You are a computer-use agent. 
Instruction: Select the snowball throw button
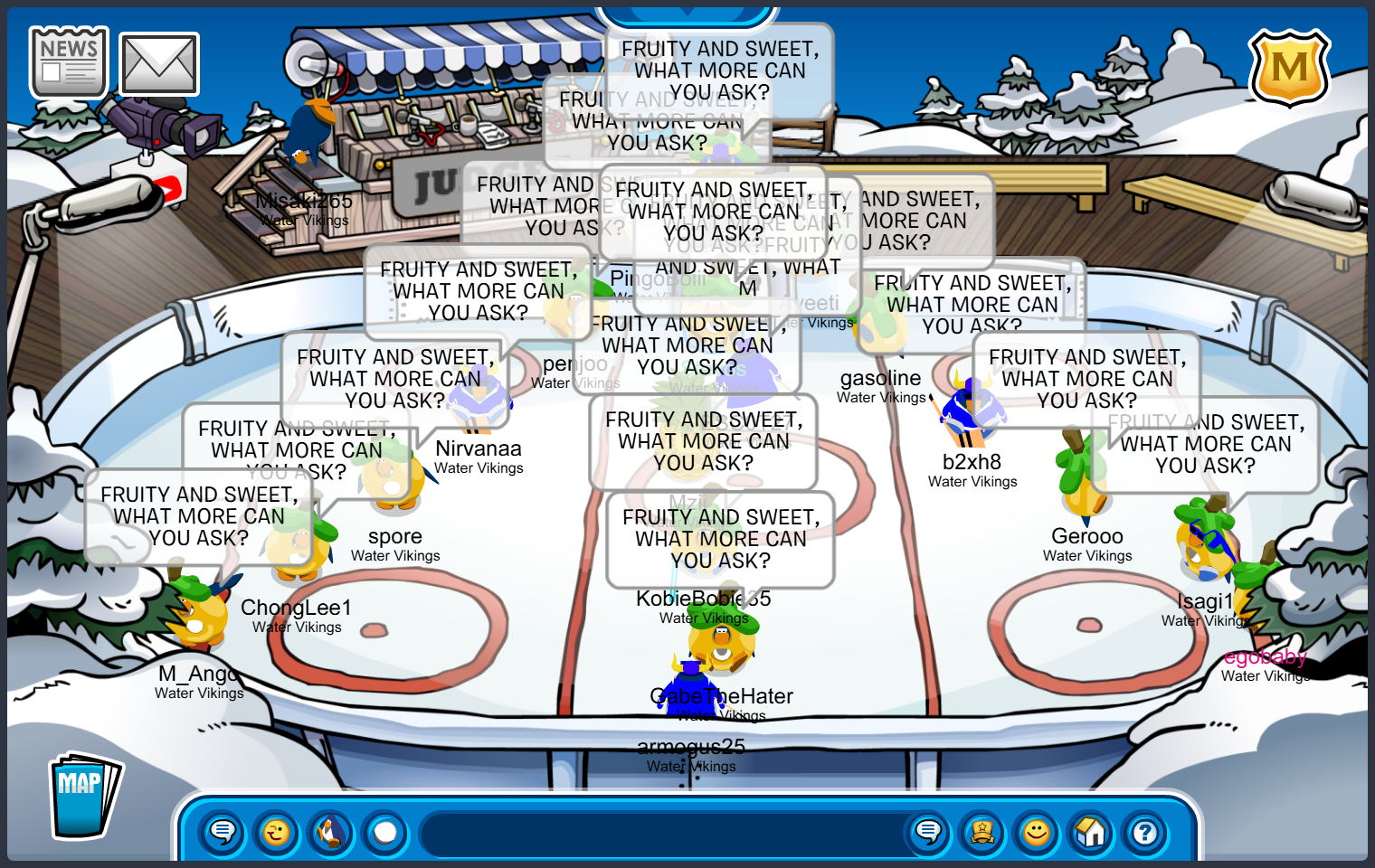tap(385, 831)
